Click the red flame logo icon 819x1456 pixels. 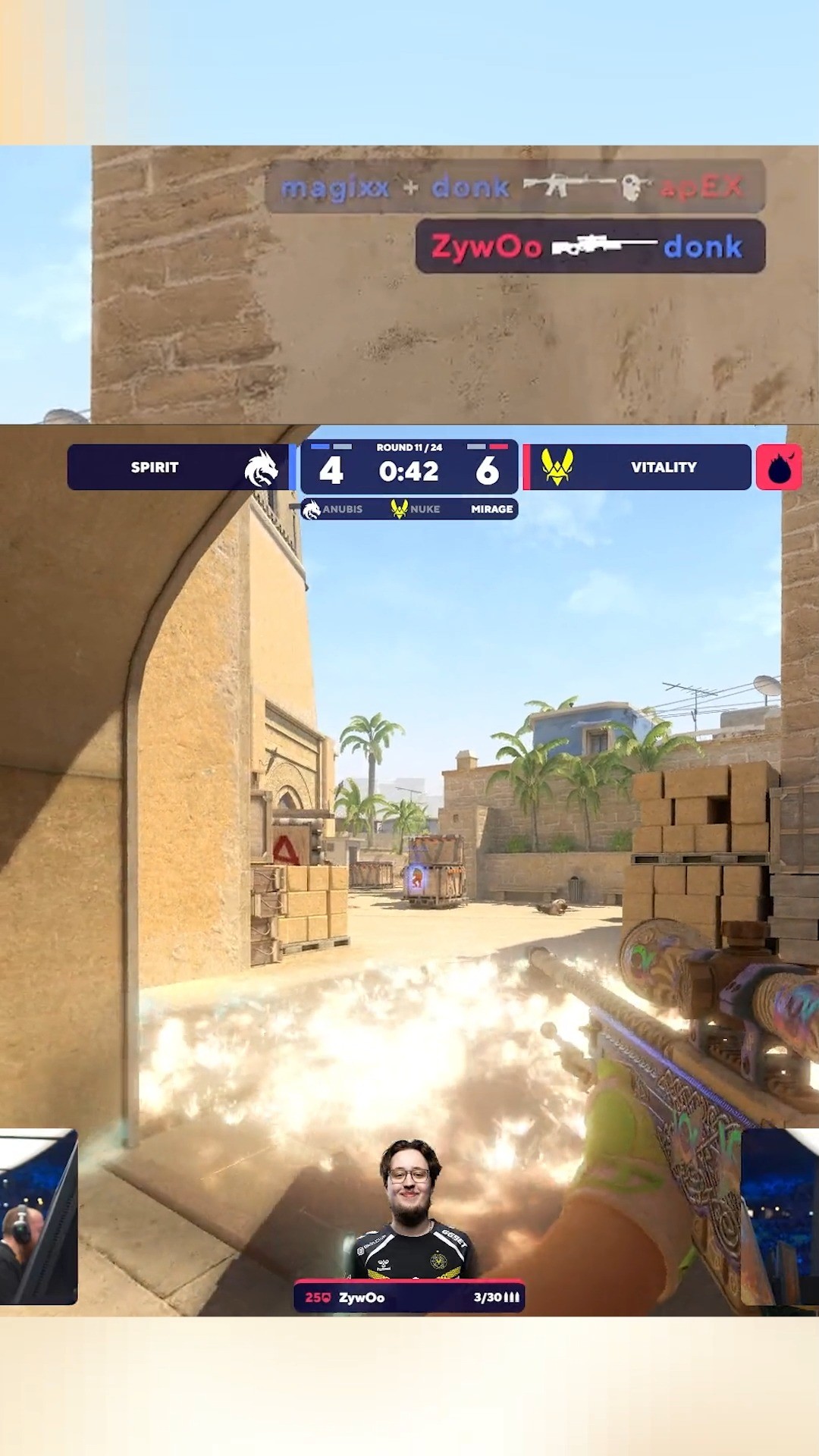click(779, 467)
